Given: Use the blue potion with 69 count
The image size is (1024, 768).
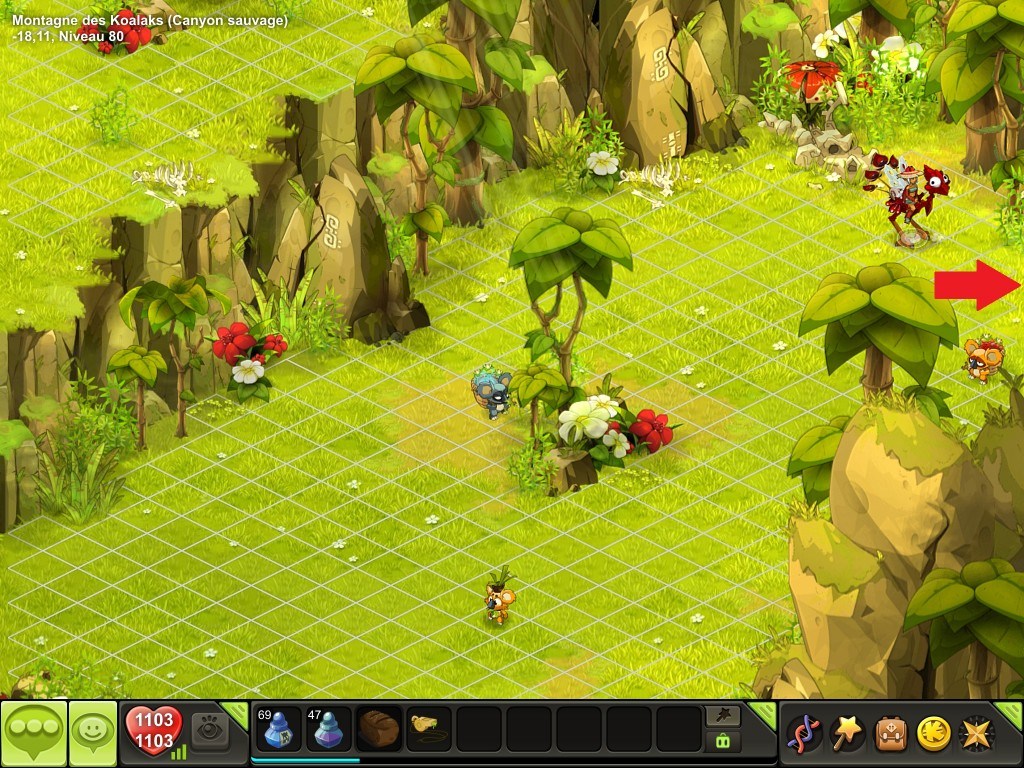Looking at the screenshot, I should coord(279,729).
